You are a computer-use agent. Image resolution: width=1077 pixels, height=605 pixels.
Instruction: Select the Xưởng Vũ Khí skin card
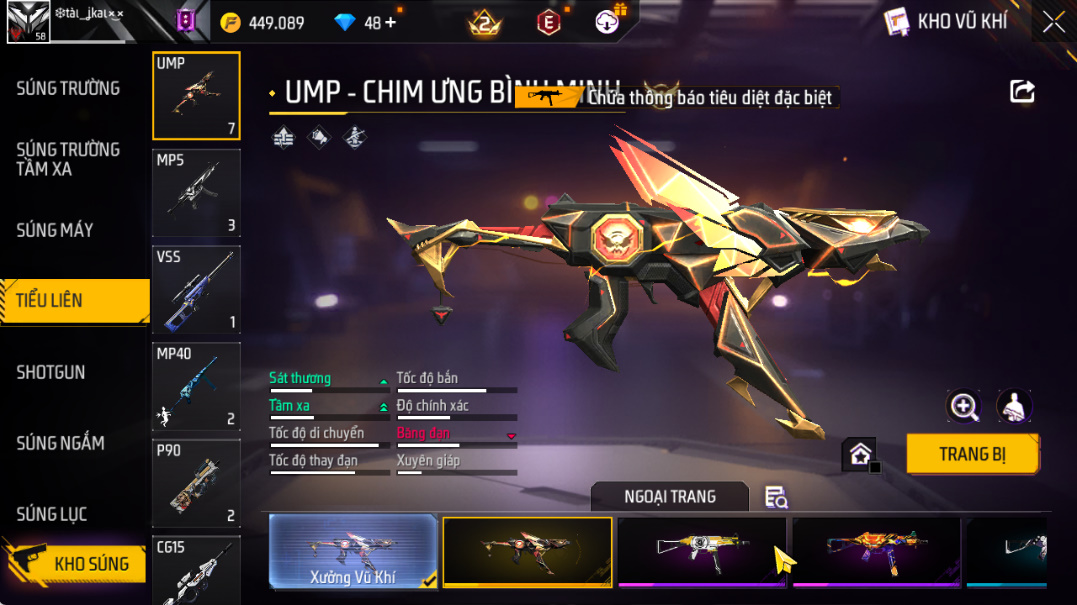[x=354, y=550]
